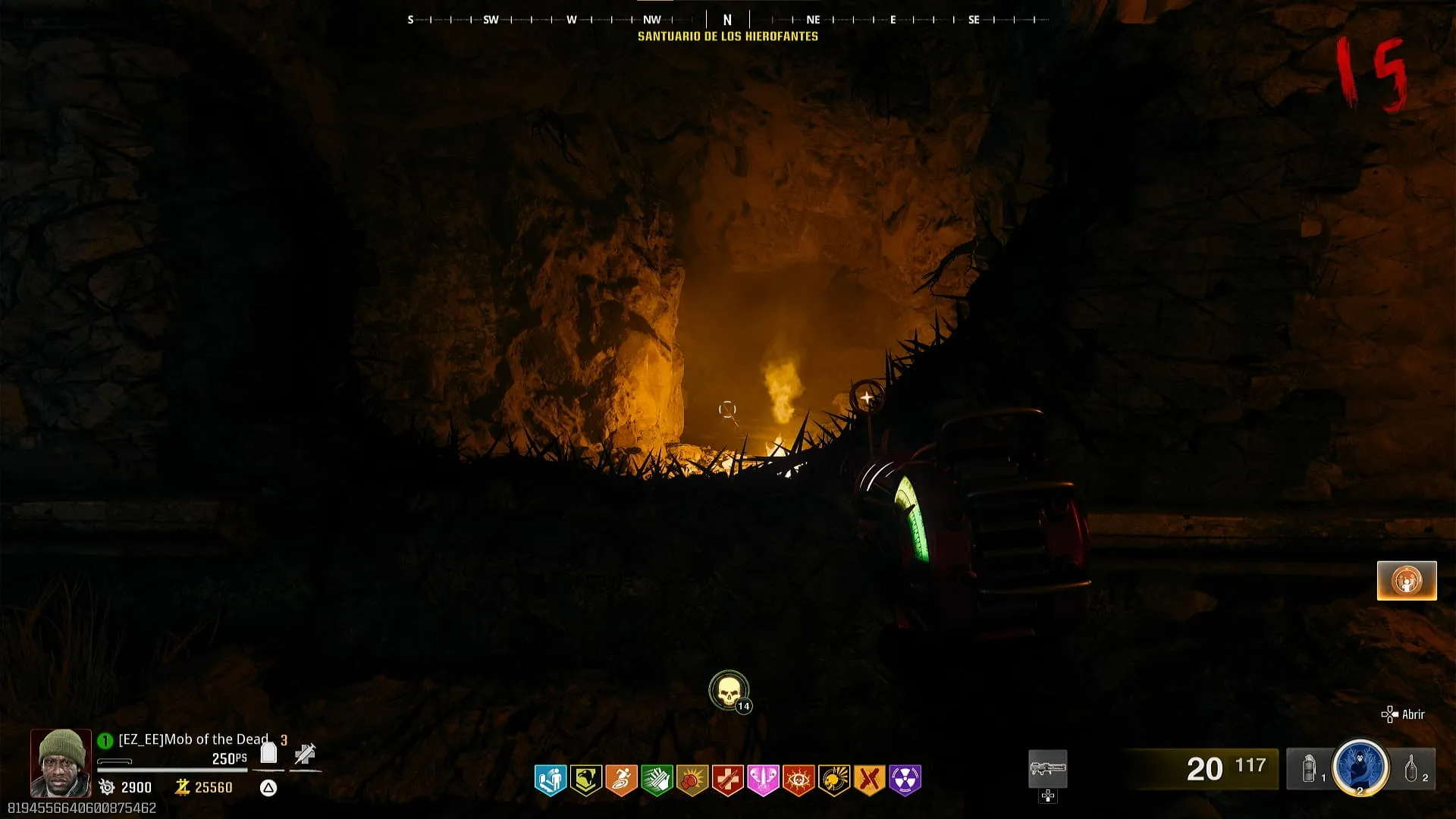Select the blue Quick Revive perk icon
This screenshot has height=819, width=1456.
[550, 780]
